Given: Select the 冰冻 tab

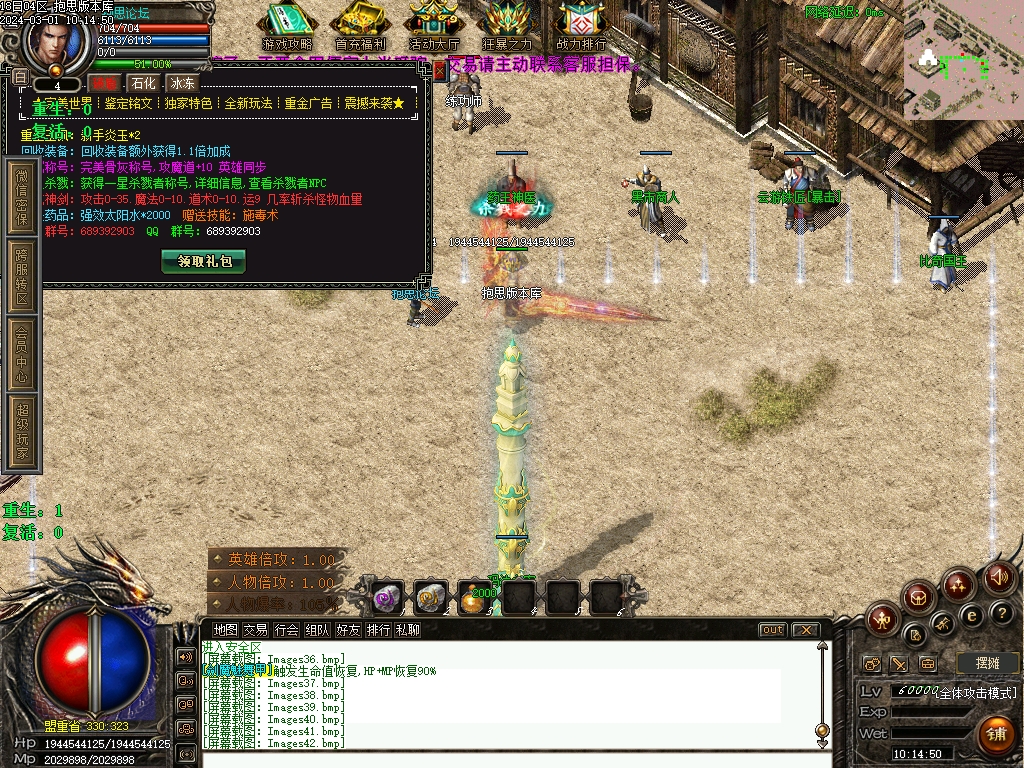Looking at the screenshot, I should (x=182, y=83).
